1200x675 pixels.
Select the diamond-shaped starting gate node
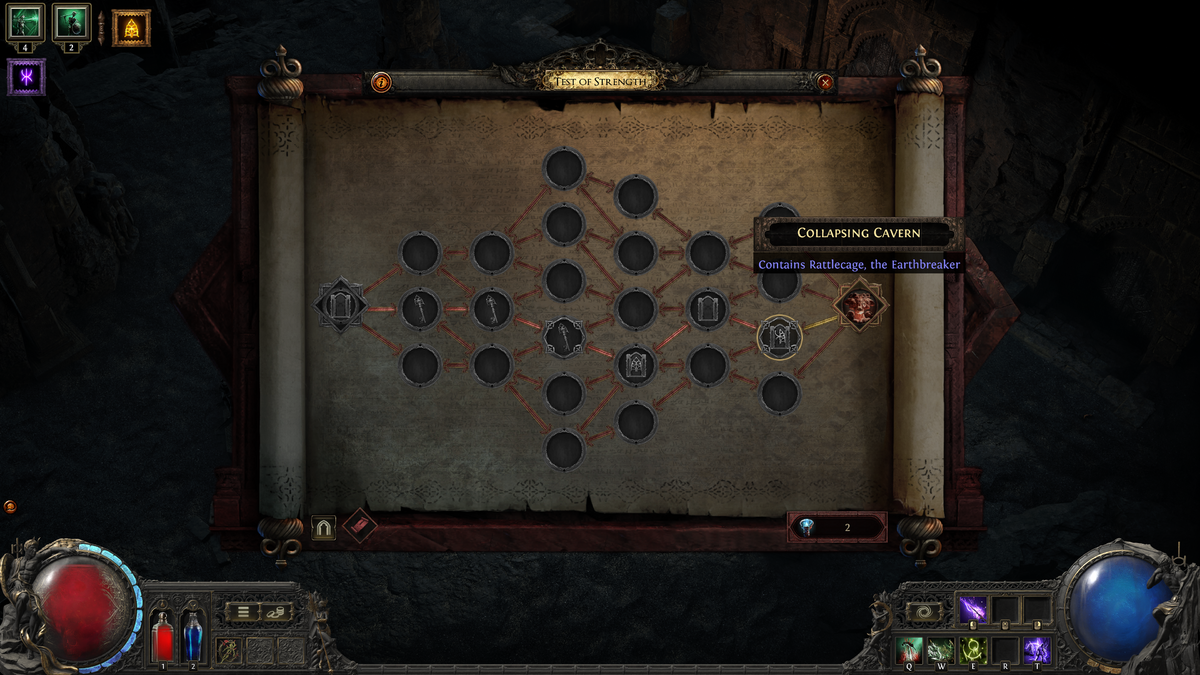(341, 306)
